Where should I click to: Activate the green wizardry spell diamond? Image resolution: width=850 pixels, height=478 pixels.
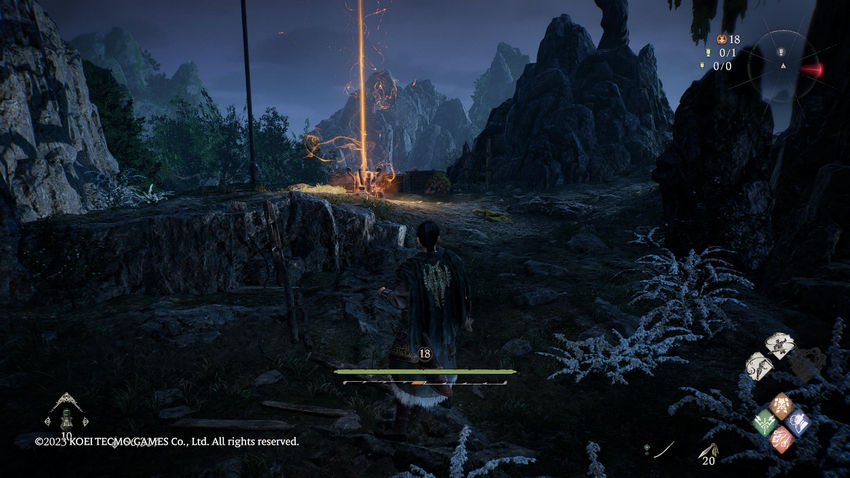765,422
